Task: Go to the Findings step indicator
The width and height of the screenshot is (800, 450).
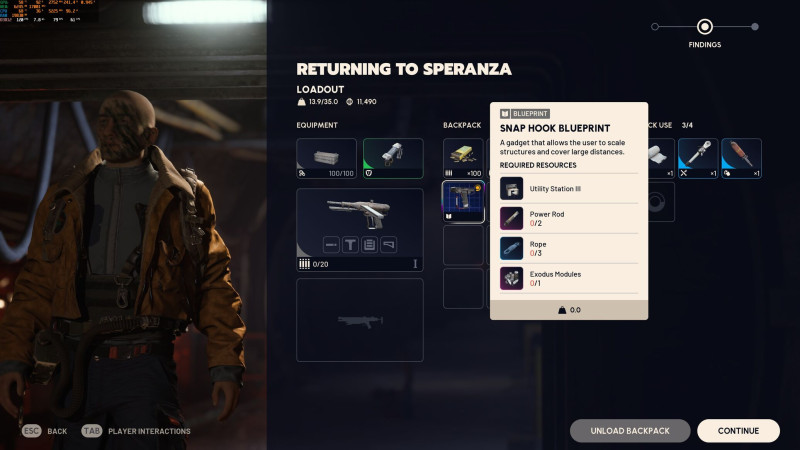Action: point(705,27)
